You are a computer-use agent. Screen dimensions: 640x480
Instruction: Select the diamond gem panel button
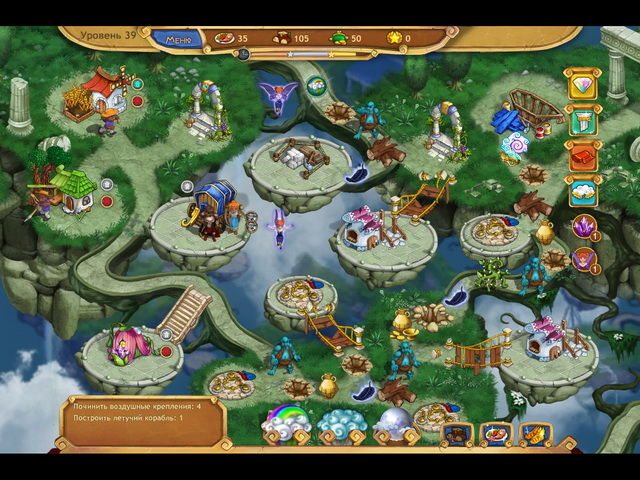click(582, 83)
